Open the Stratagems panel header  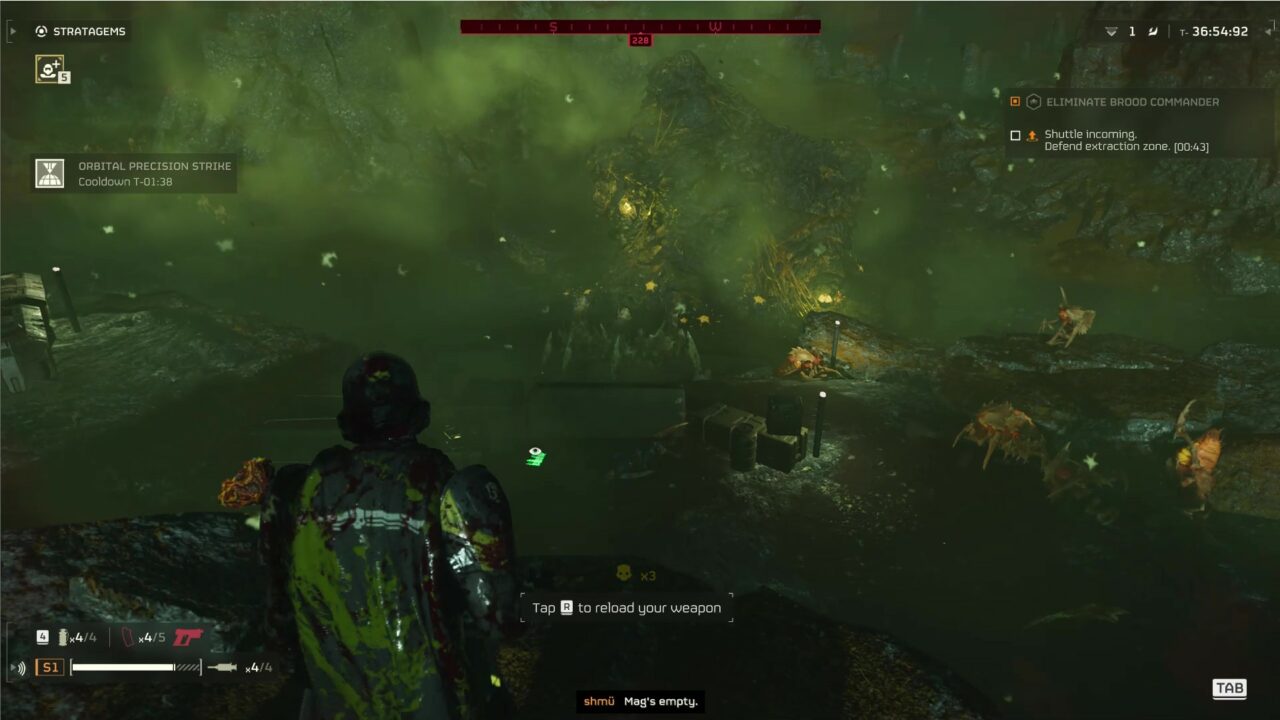tap(81, 31)
